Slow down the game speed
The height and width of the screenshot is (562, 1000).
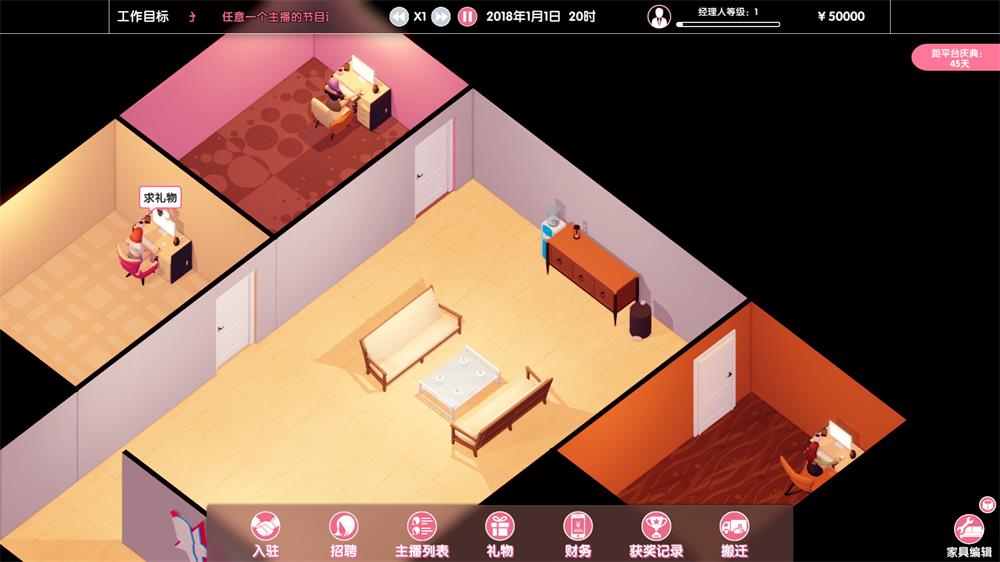[x=398, y=16]
